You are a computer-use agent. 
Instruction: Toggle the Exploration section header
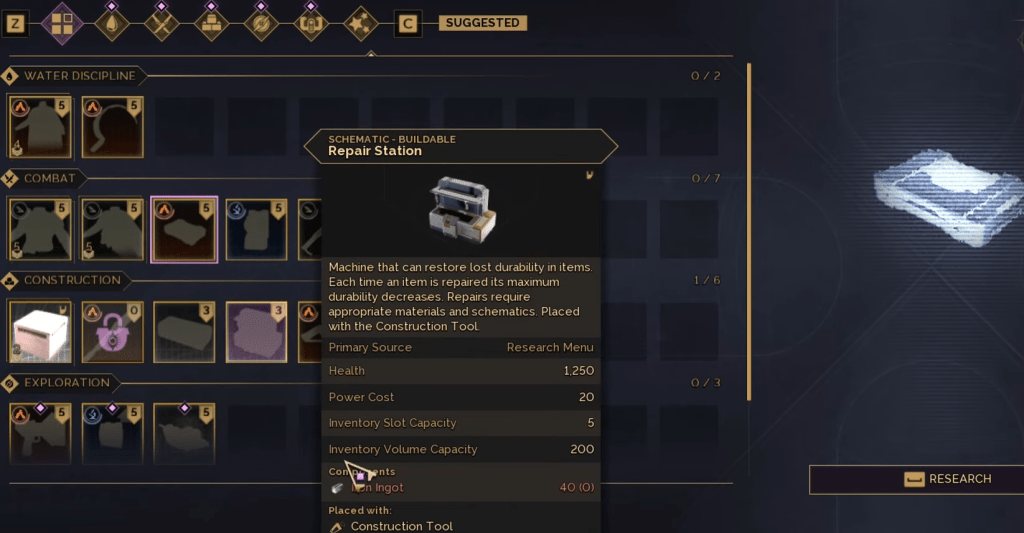click(66, 383)
